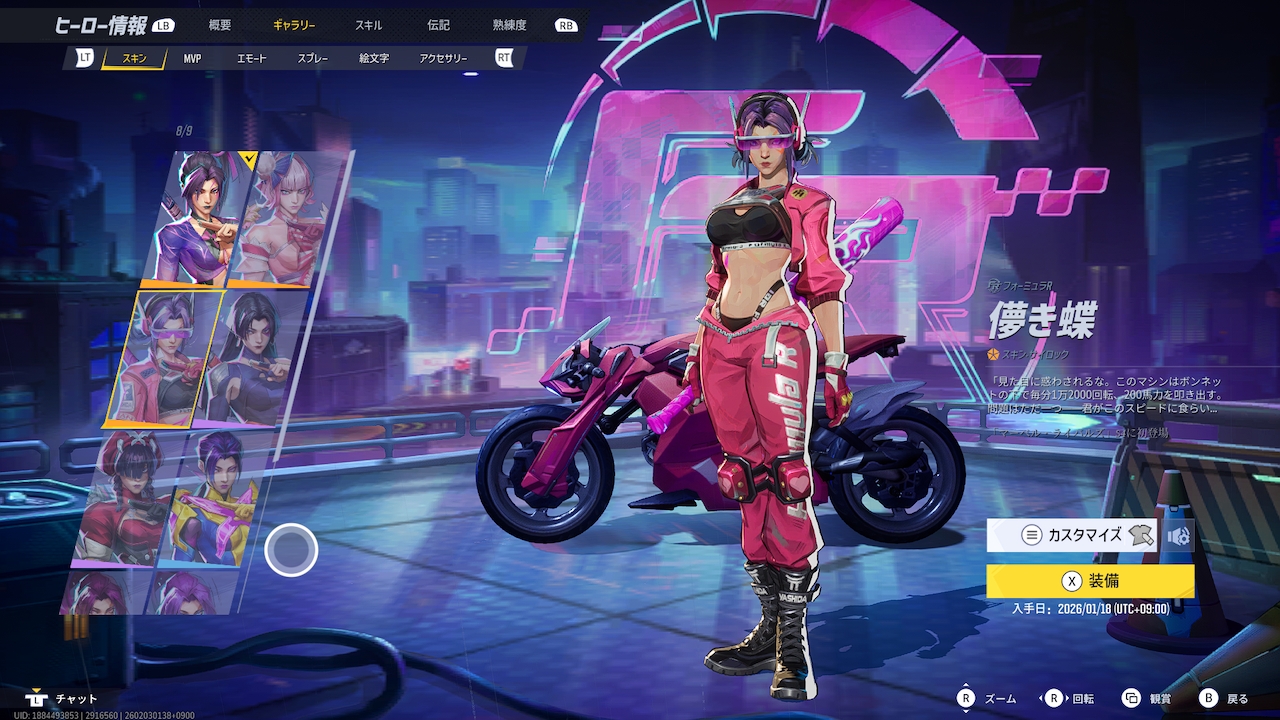Switch to the MVP sub-tab

tap(192, 59)
